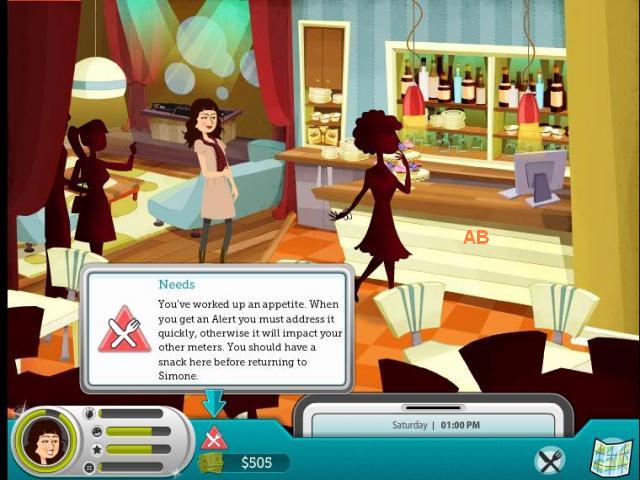The height and width of the screenshot is (480, 640).
Task: Click the green cash stack icon
Action: tap(213, 463)
